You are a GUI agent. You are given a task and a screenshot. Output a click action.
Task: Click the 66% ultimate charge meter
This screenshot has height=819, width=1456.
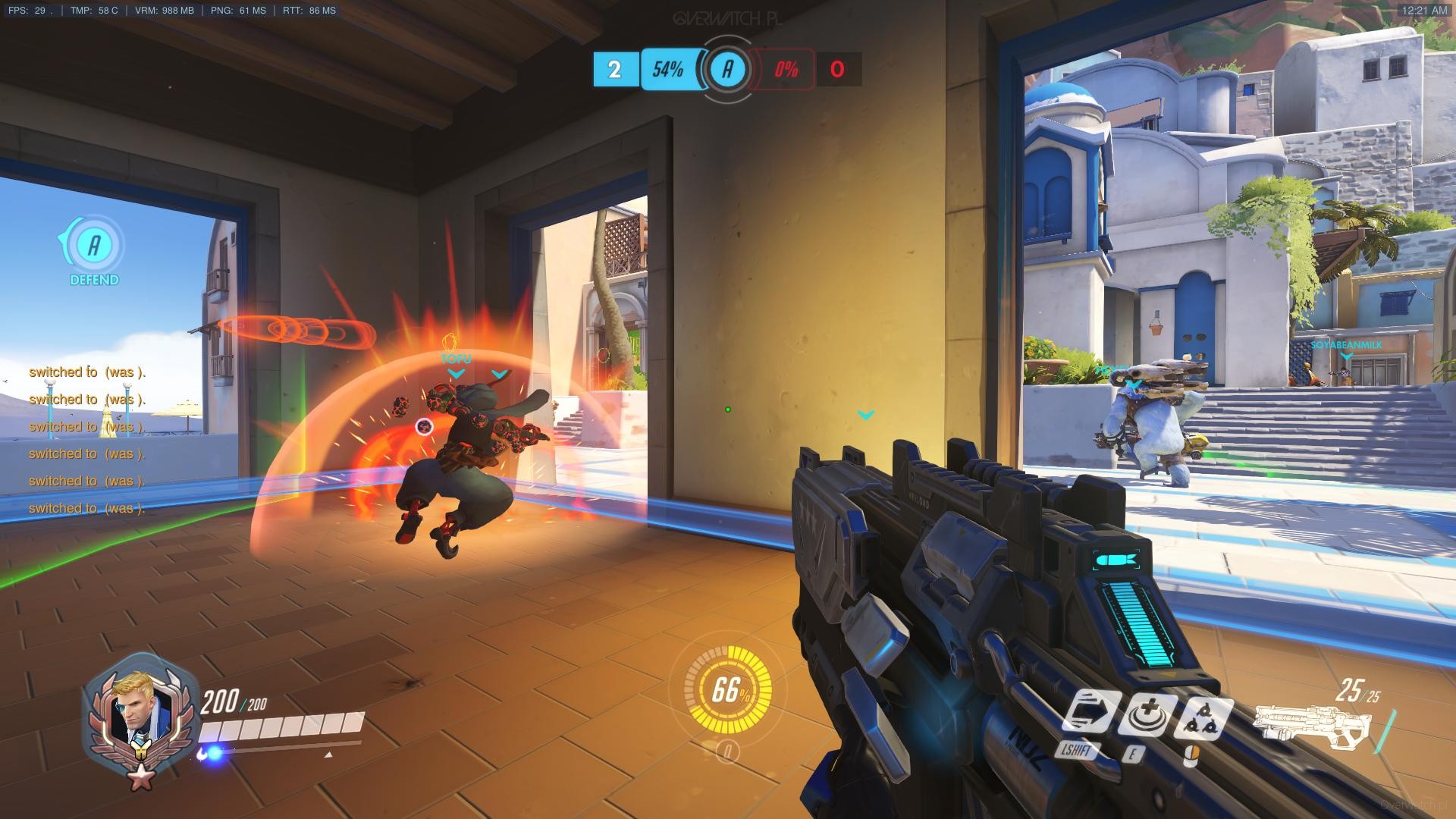(727, 691)
